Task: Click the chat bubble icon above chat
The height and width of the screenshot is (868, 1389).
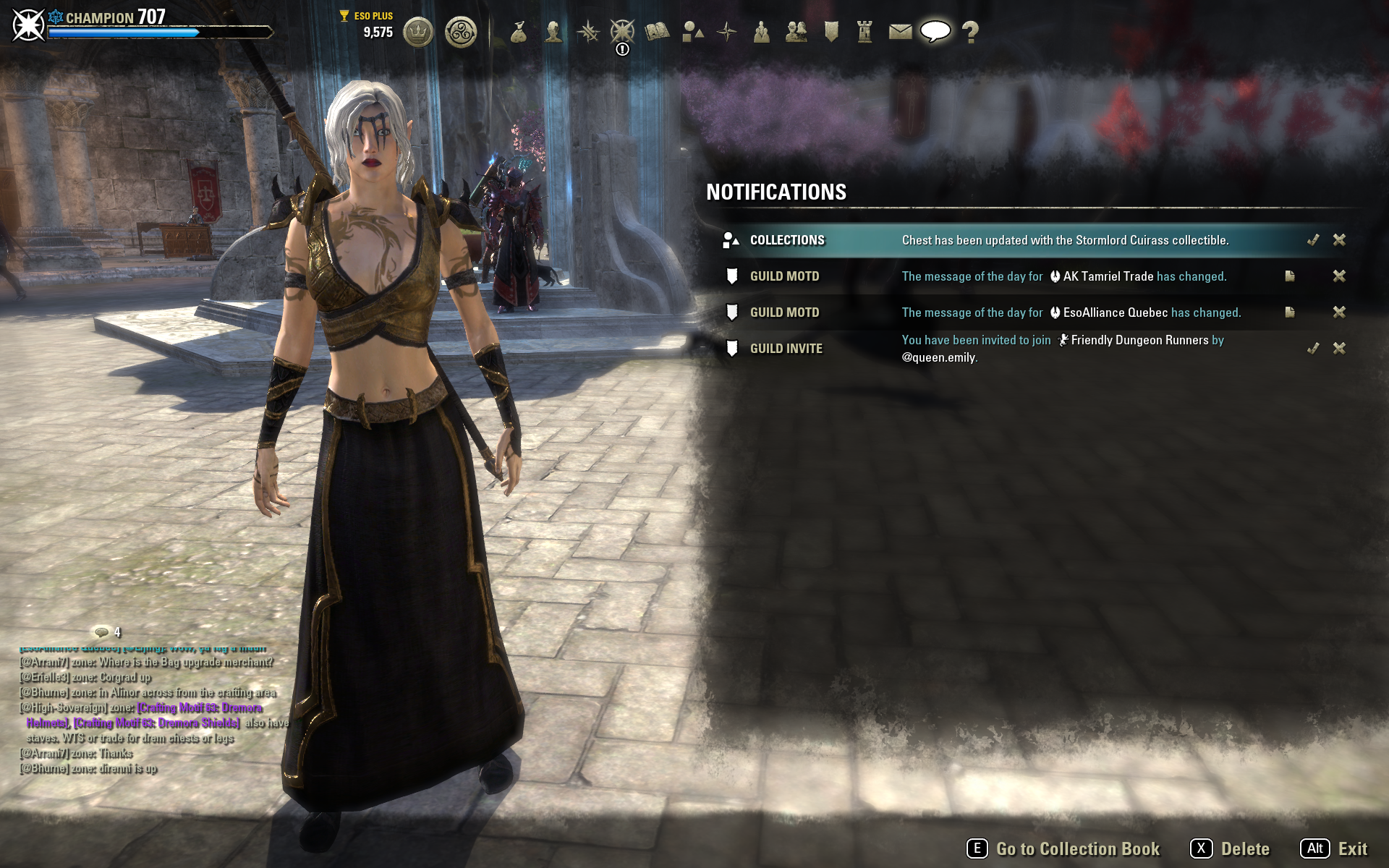Action: coord(102,632)
